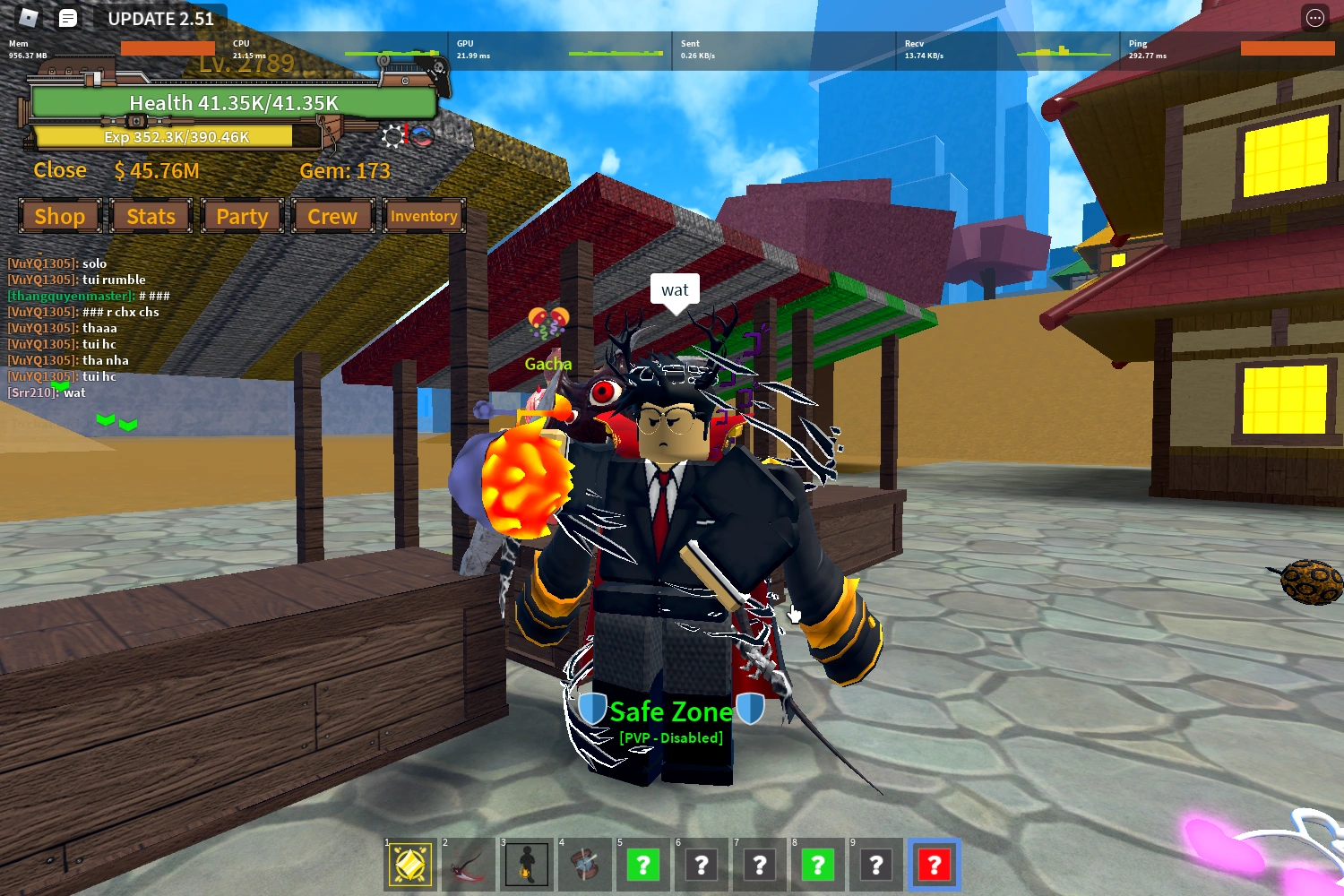This screenshot has width=1344, height=896.
Task: Expand the Crew panel
Action: pos(332,216)
